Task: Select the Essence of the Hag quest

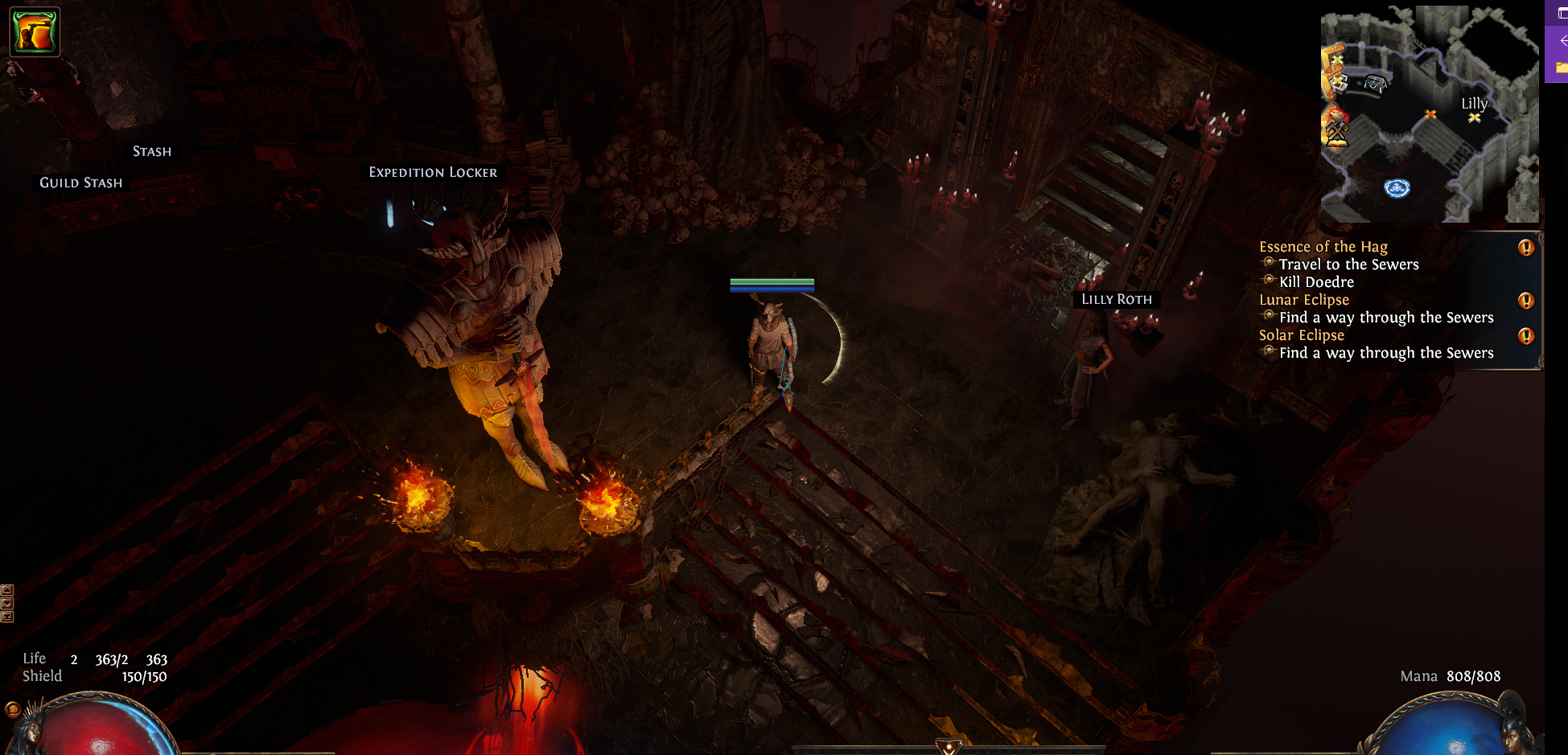Action: pos(1323,247)
